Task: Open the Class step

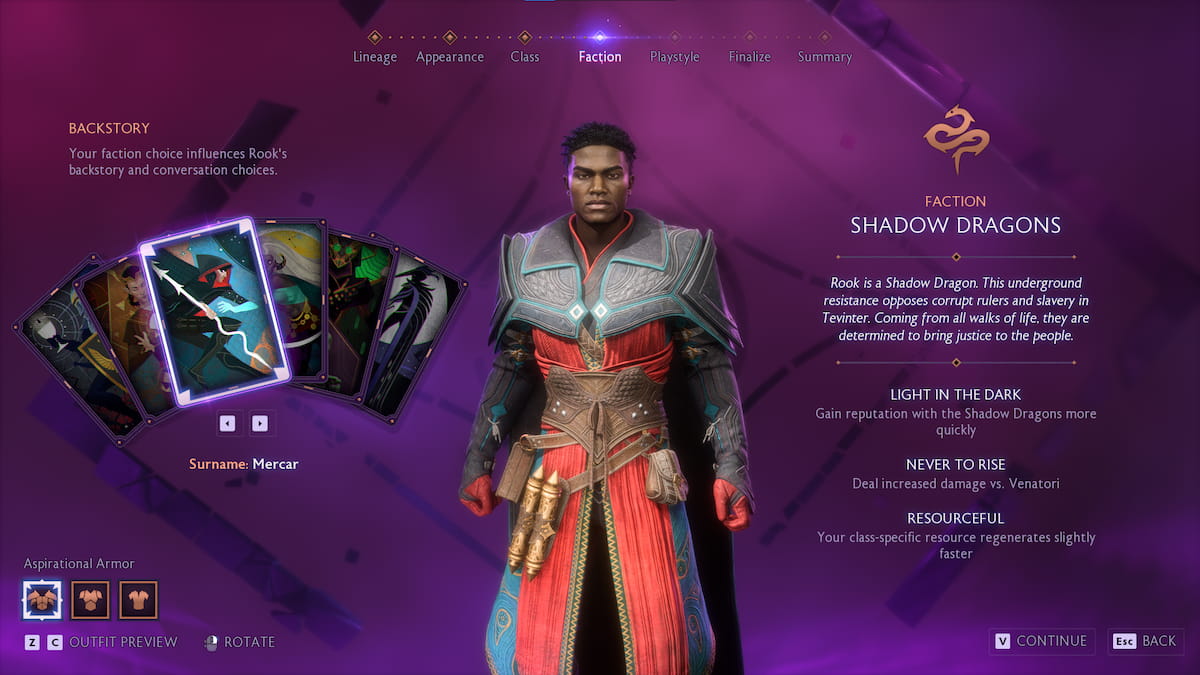Action: [525, 56]
